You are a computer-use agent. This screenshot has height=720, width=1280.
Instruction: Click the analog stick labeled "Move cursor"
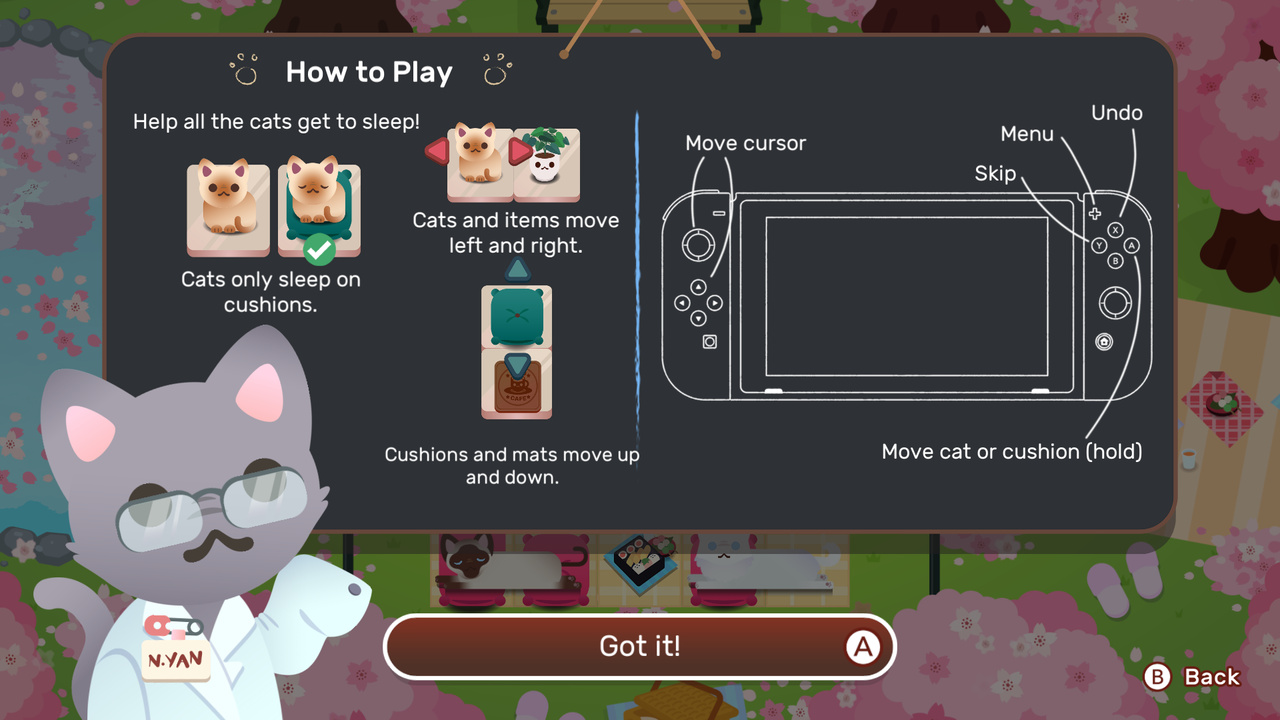click(x=700, y=245)
